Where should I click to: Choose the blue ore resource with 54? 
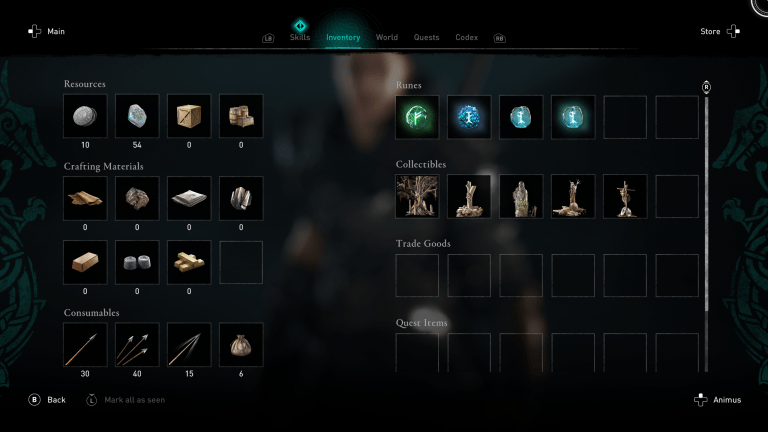(137, 117)
